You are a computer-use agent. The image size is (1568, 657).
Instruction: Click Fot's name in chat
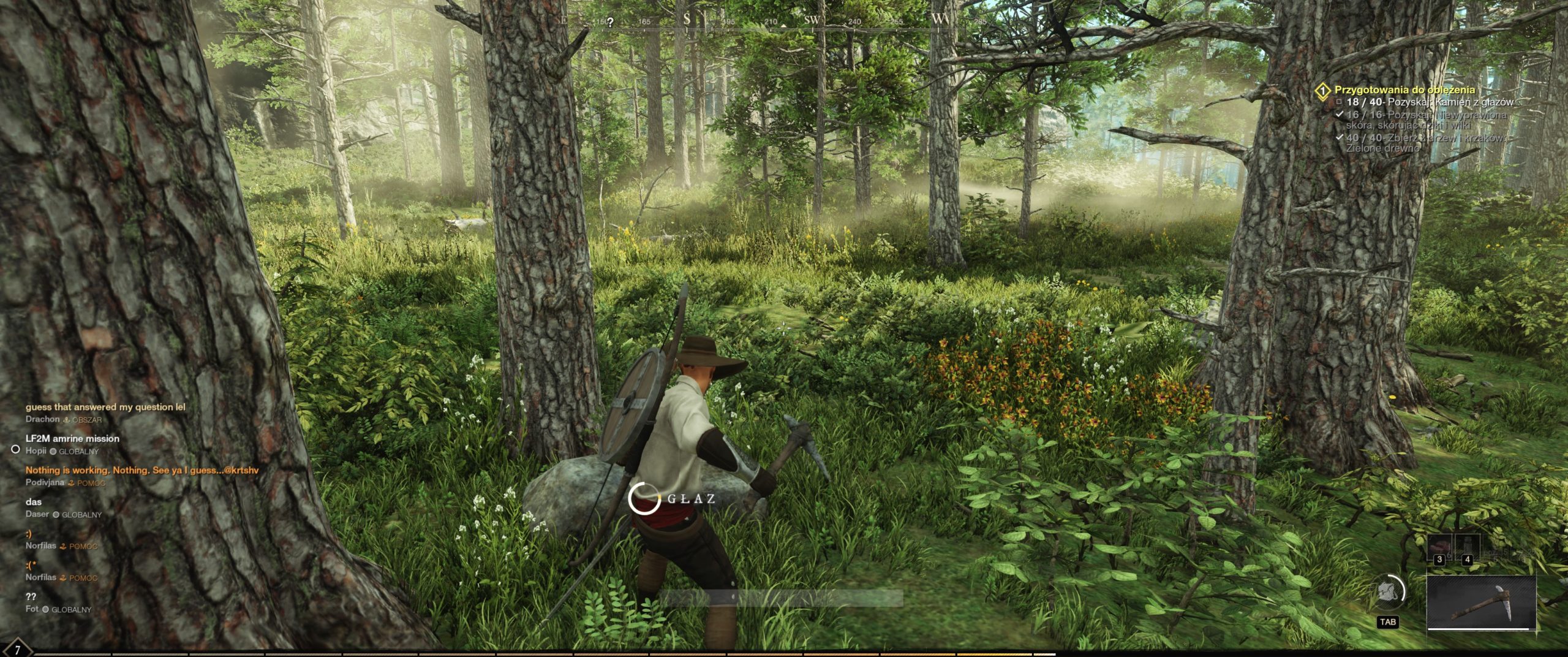click(x=32, y=609)
